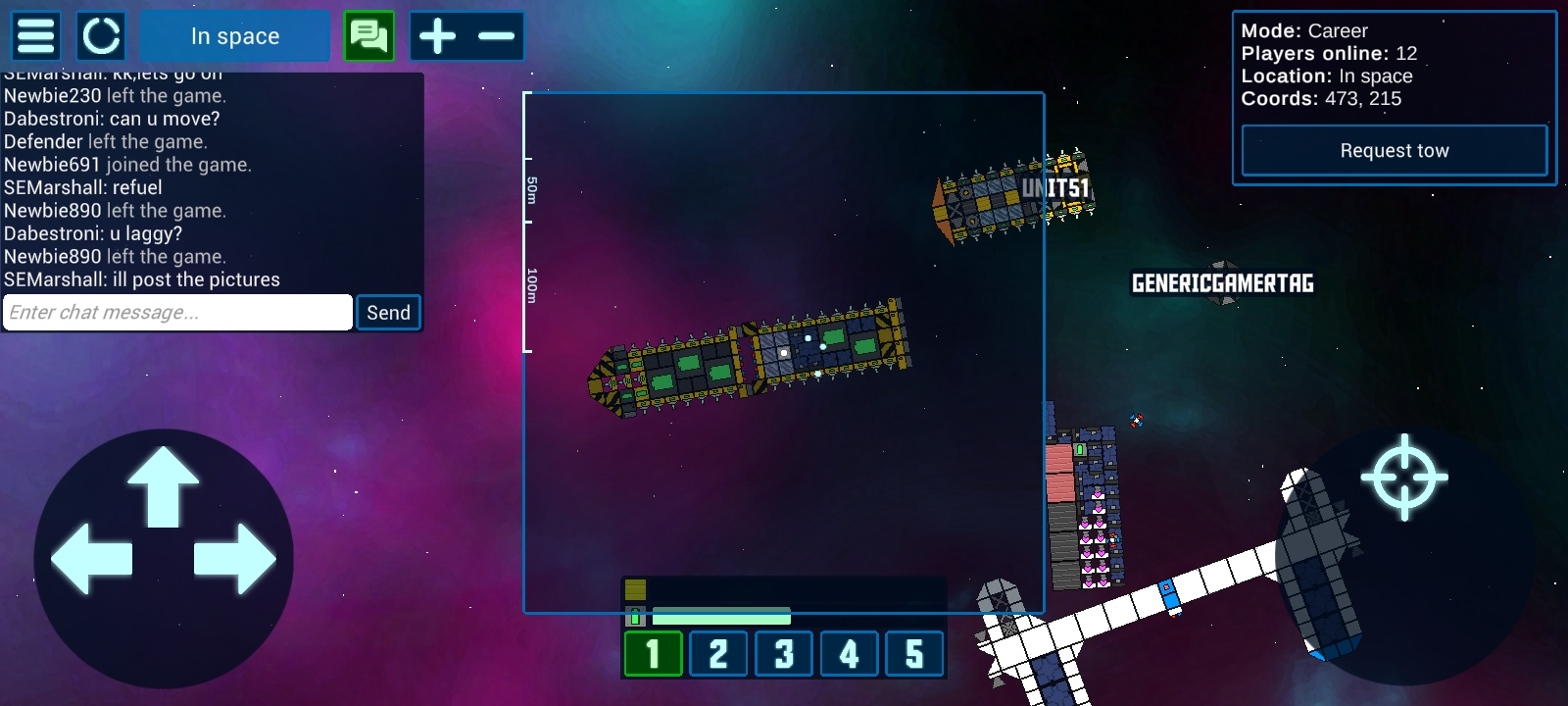Focus the chat message input field

(177, 313)
